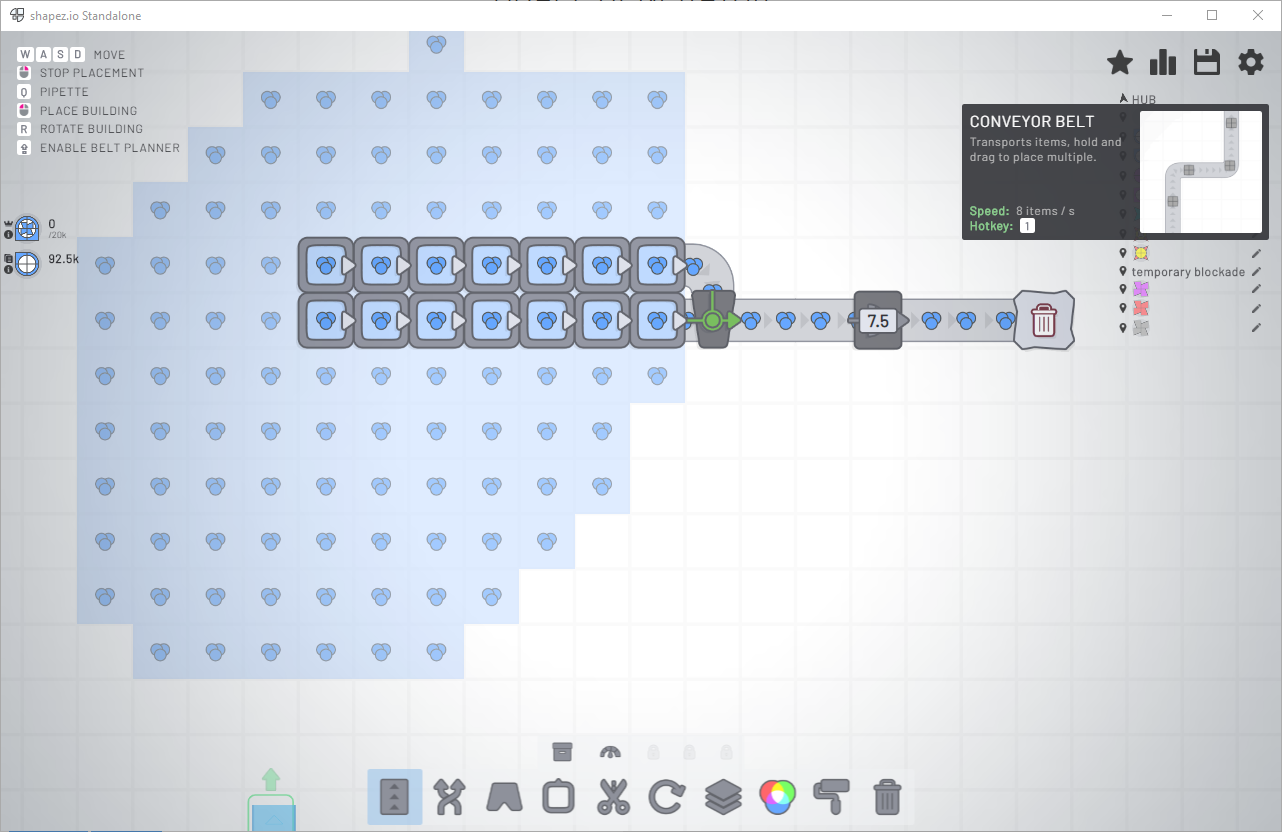The image size is (1282, 832).
Task: Select the Painter tool
Action: point(832,797)
